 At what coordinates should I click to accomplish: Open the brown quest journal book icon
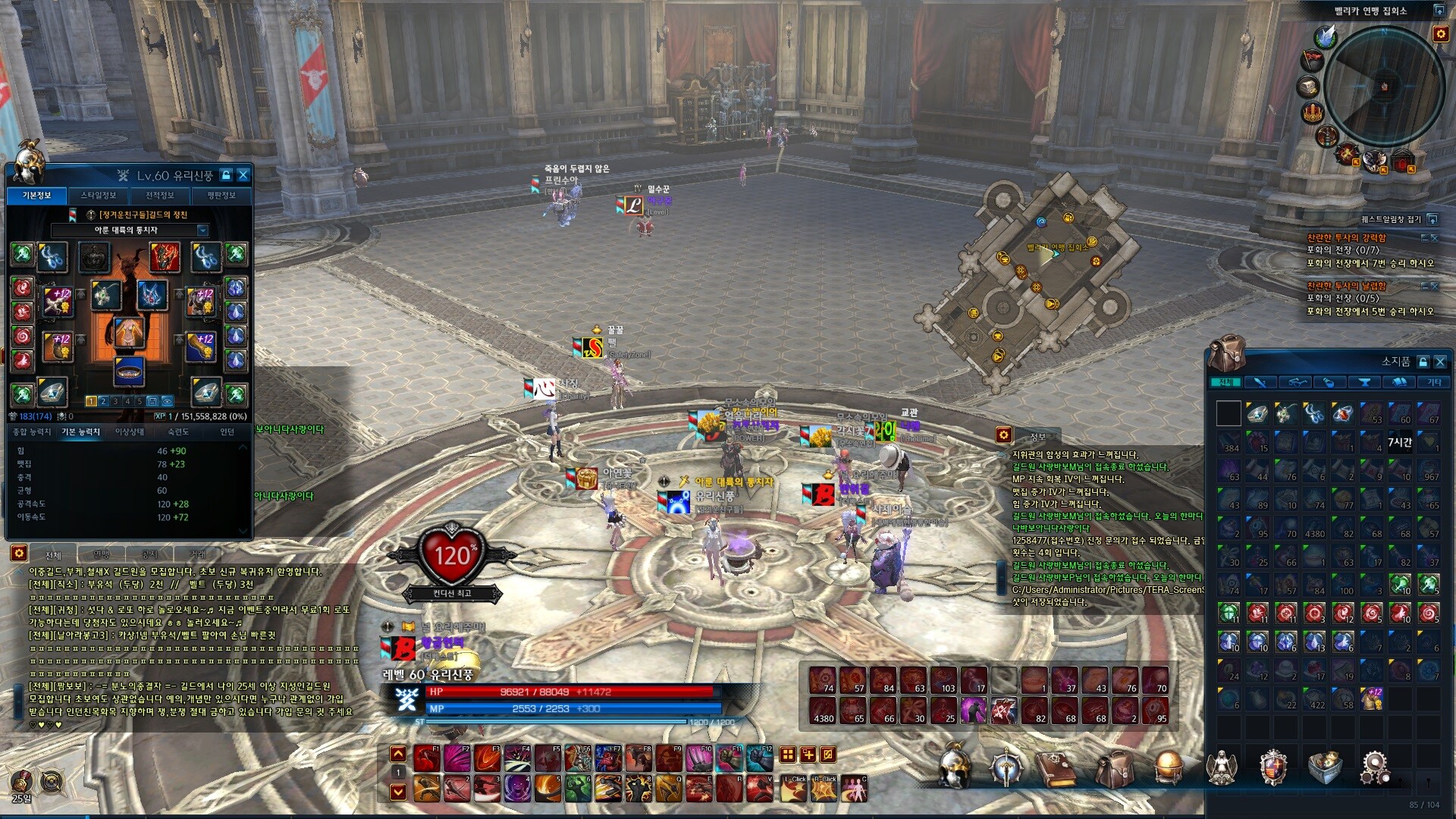click(1056, 767)
